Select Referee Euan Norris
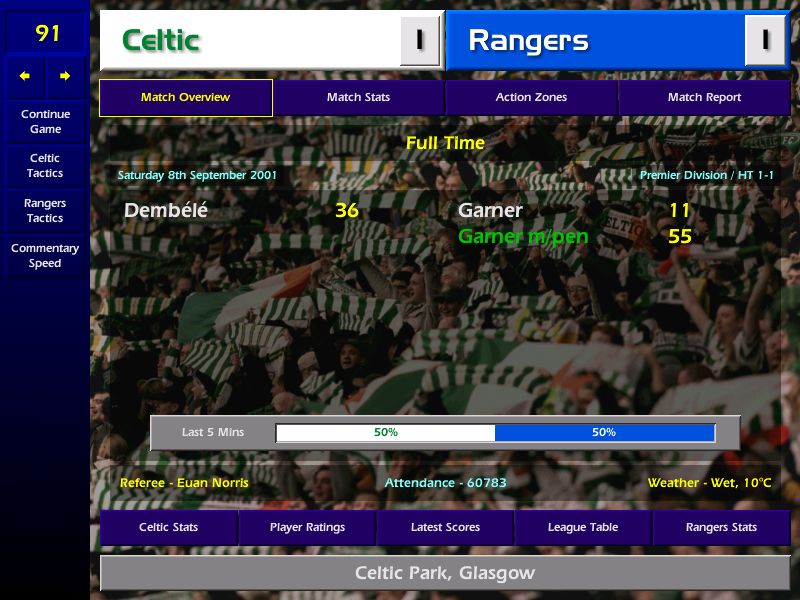 coord(184,483)
